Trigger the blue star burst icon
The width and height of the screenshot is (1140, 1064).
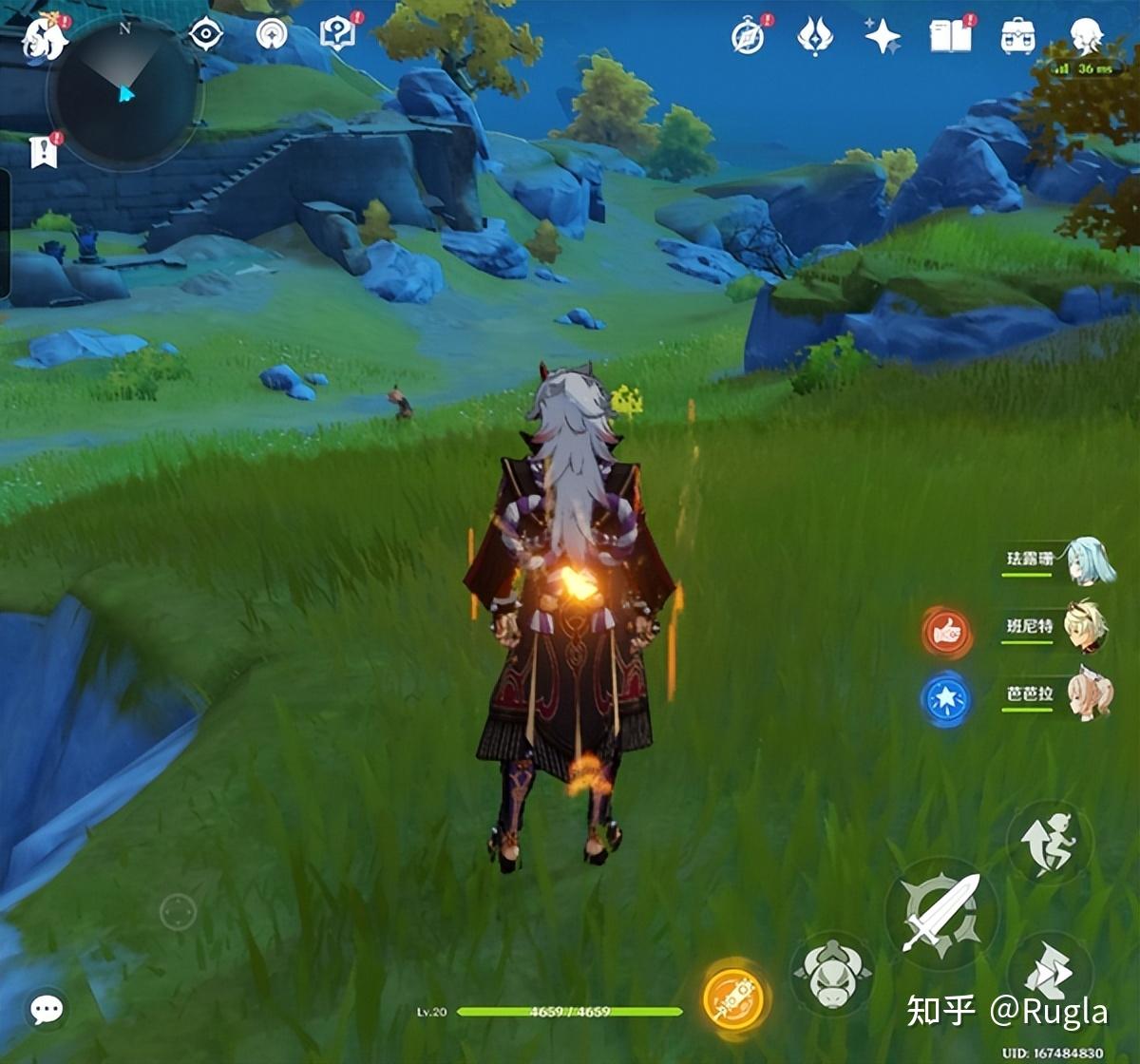point(946,699)
